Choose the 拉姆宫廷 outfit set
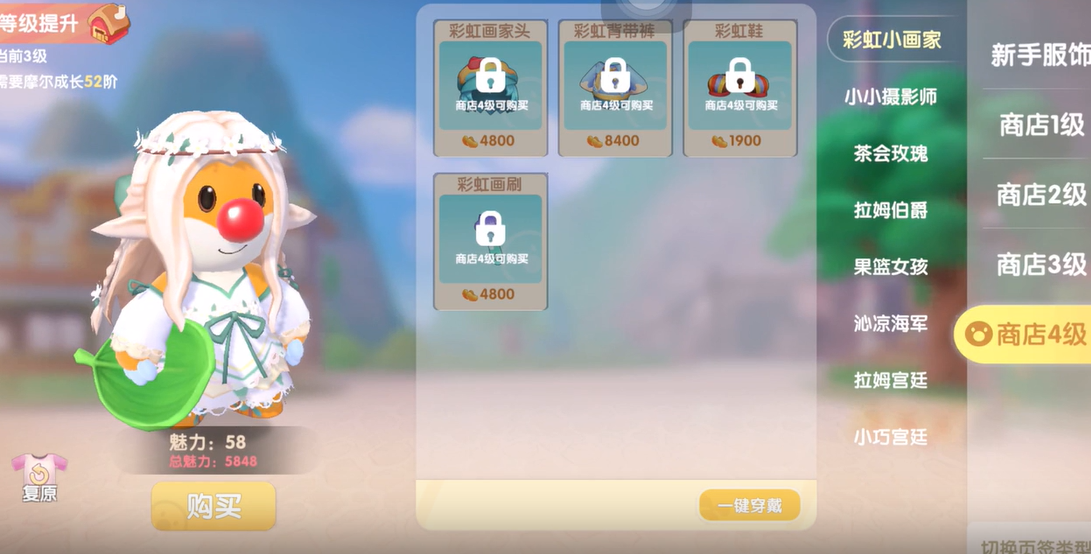1091x554 pixels. tap(890, 381)
